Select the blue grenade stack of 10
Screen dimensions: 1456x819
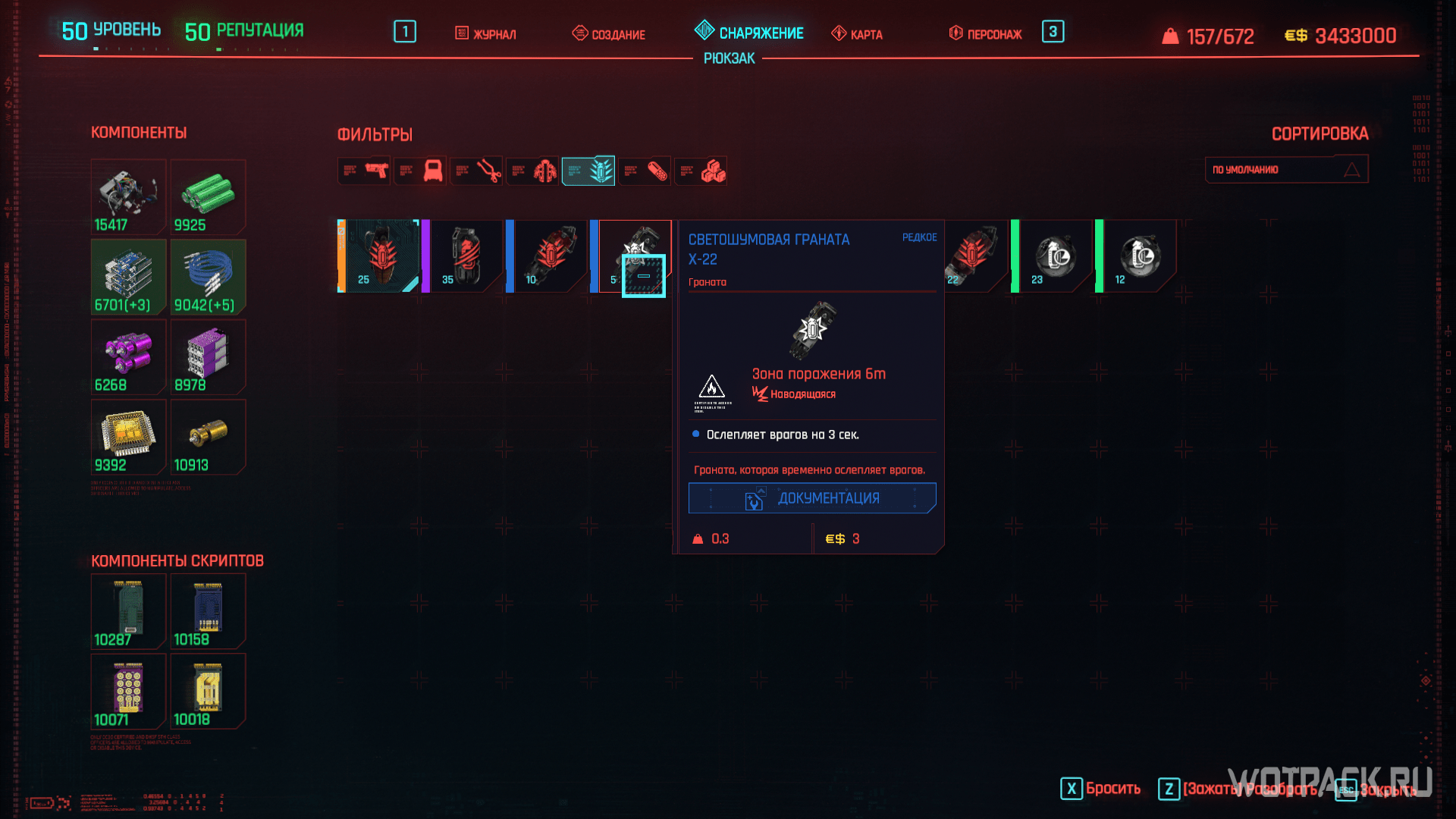[548, 256]
